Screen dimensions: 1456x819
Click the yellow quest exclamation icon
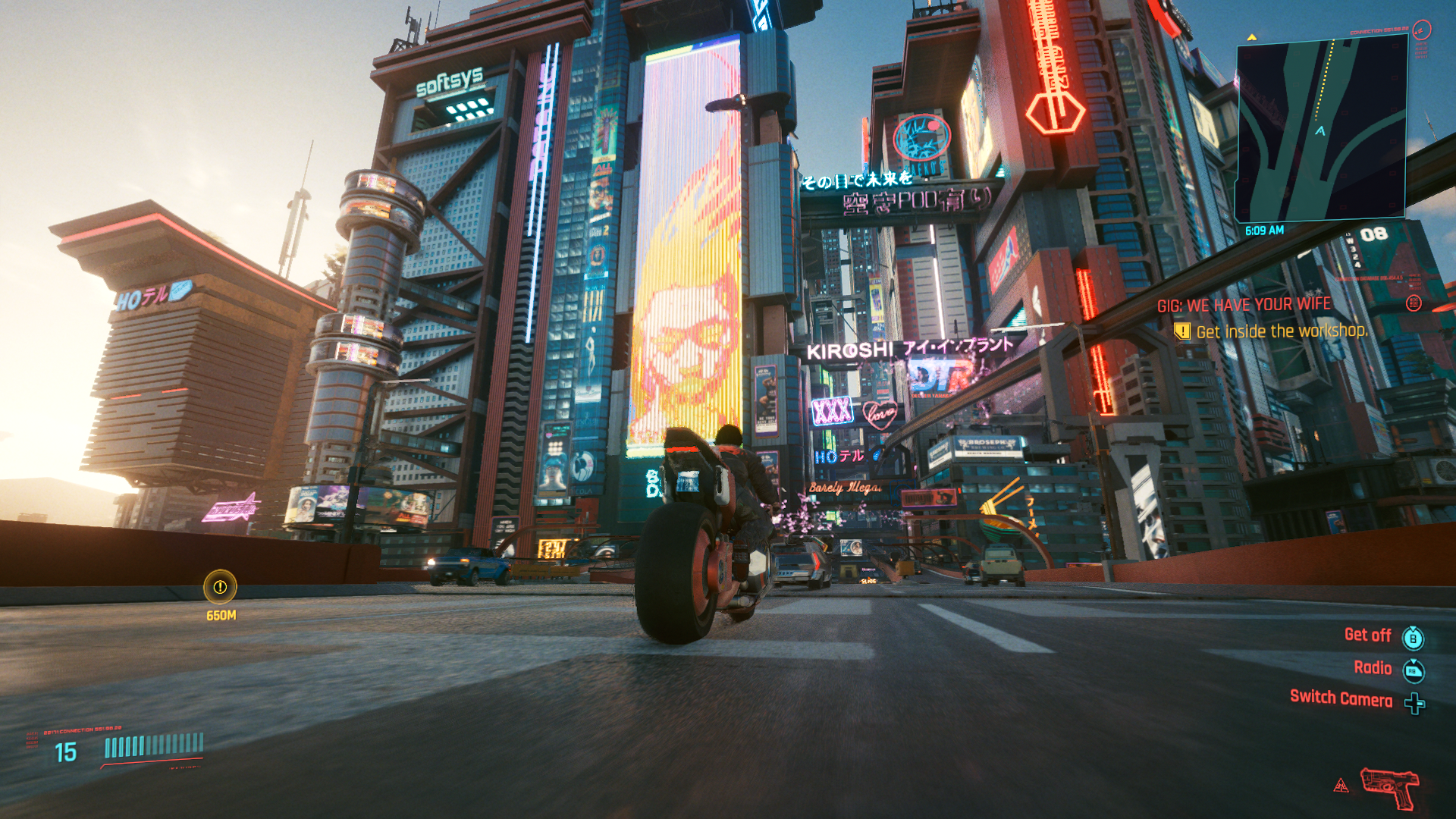click(1183, 331)
